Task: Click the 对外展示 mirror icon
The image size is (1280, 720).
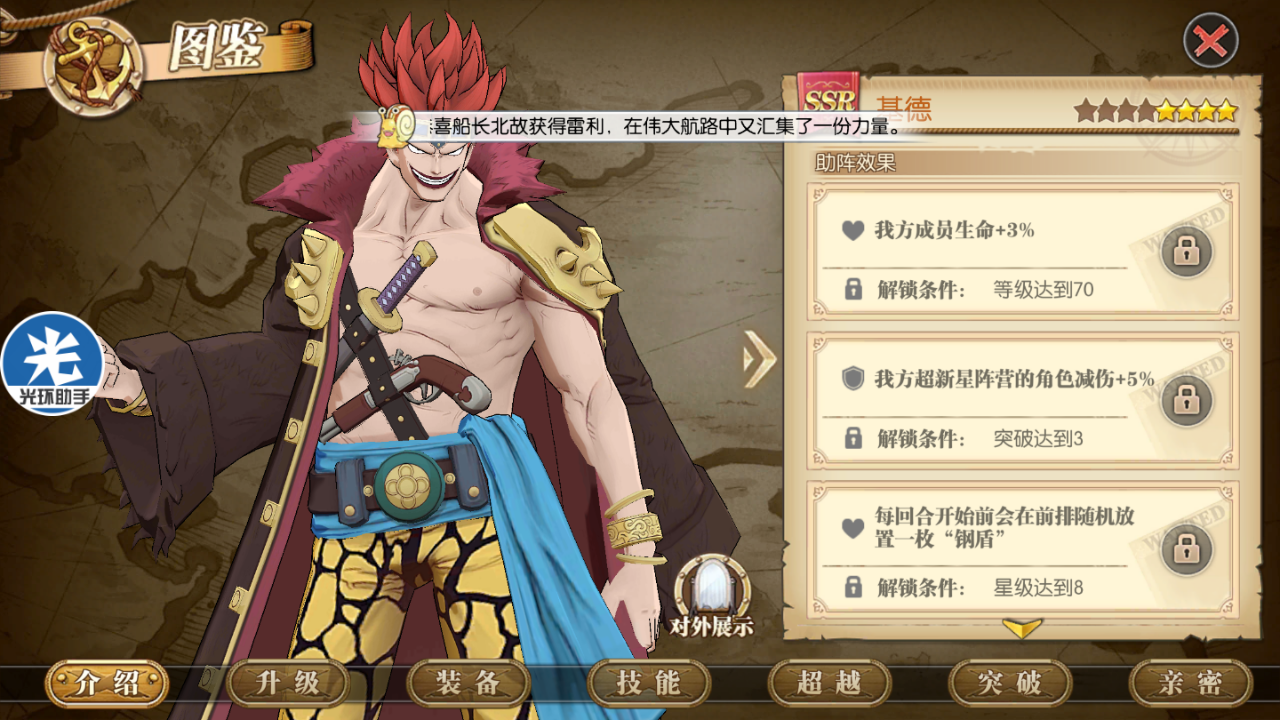Action: (x=711, y=590)
